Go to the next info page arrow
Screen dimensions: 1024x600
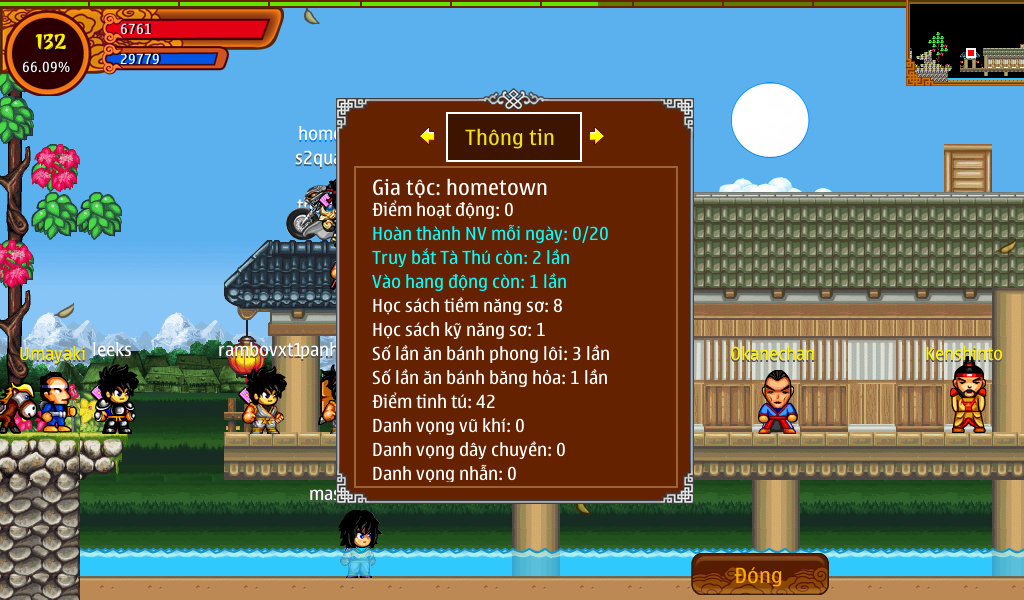point(597,136)
